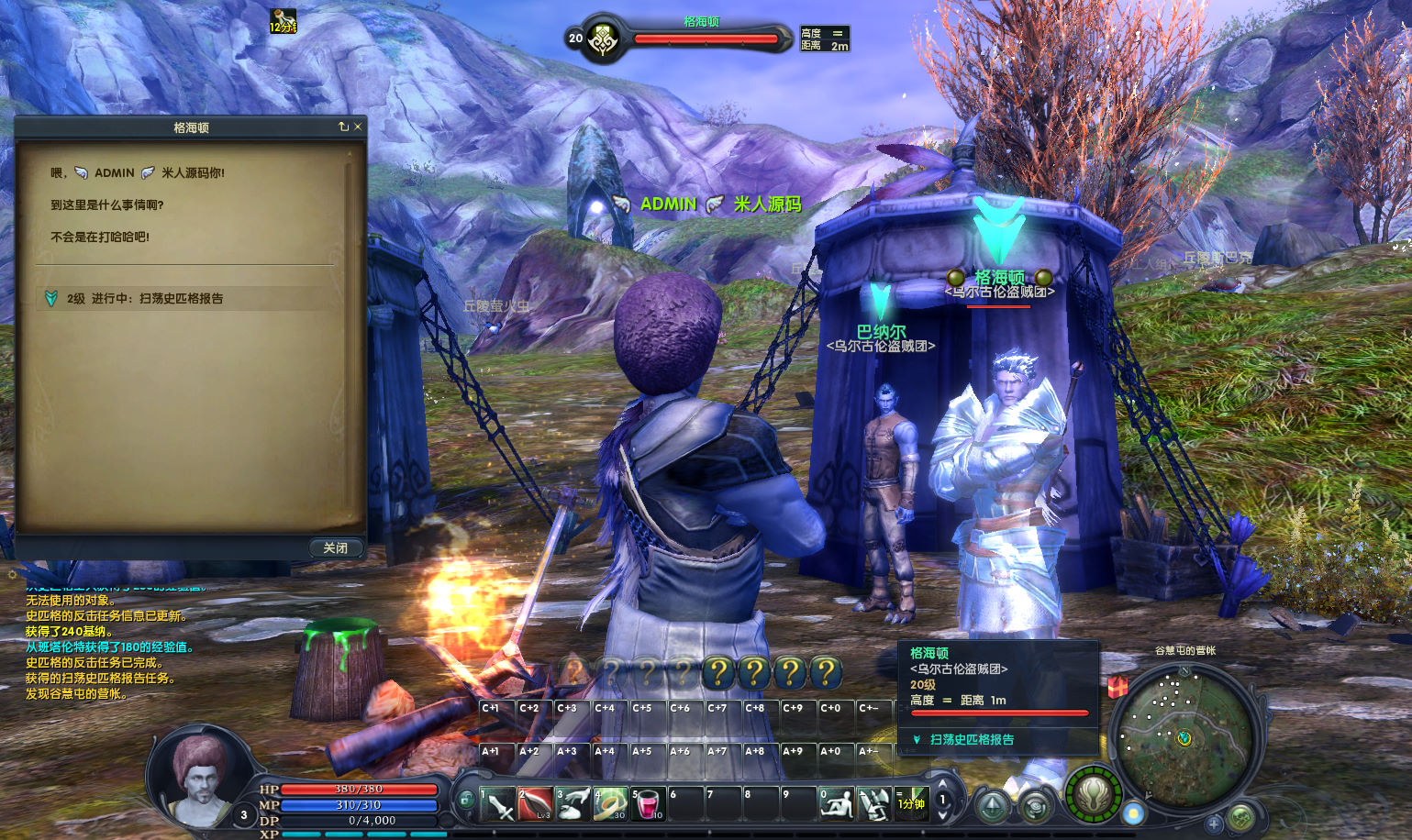Viewport: 1412px width, 840px height.
Task: Drink the red potion in slot 5
Action: click(x=648, y=804)
